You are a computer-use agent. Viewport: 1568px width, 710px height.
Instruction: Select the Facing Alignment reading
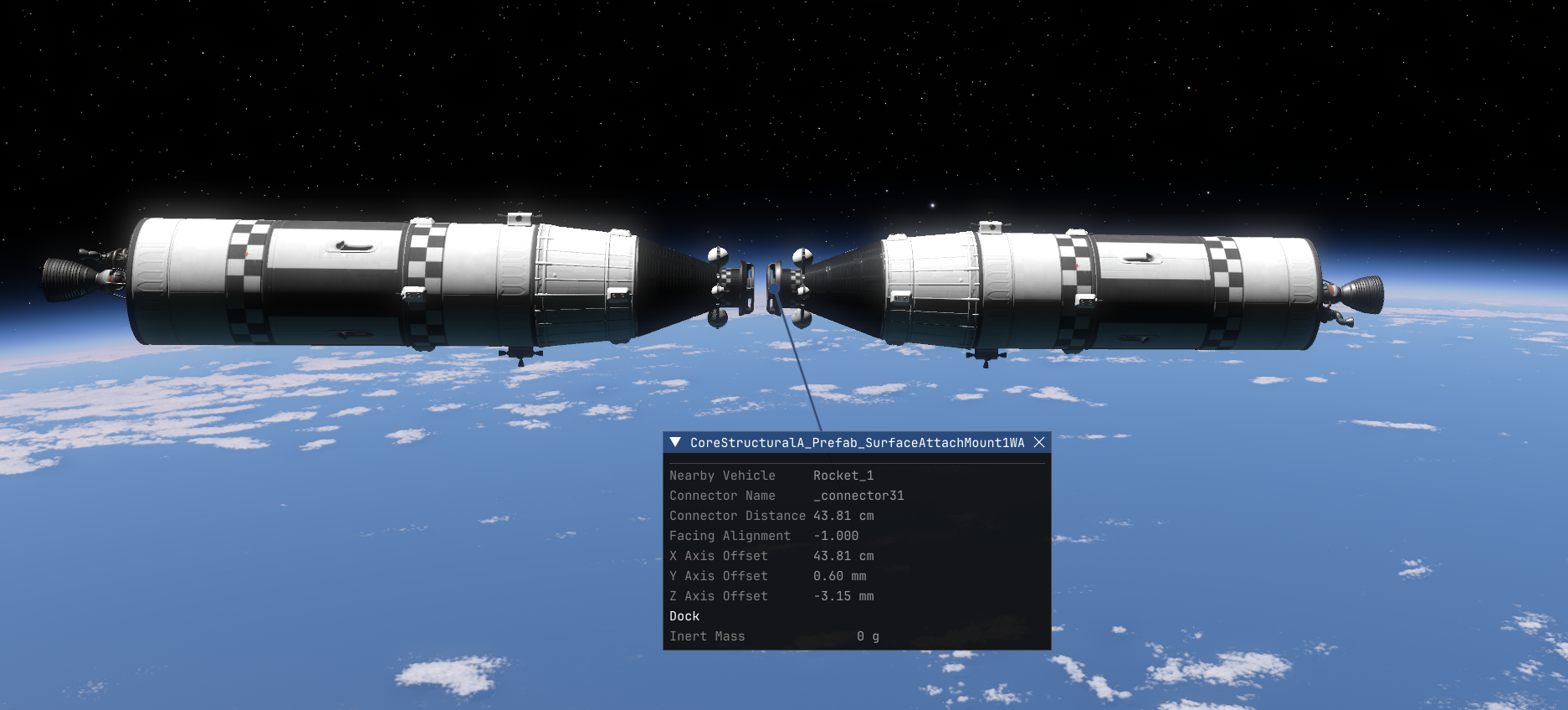pyautogui.click(x=837, y=536)
